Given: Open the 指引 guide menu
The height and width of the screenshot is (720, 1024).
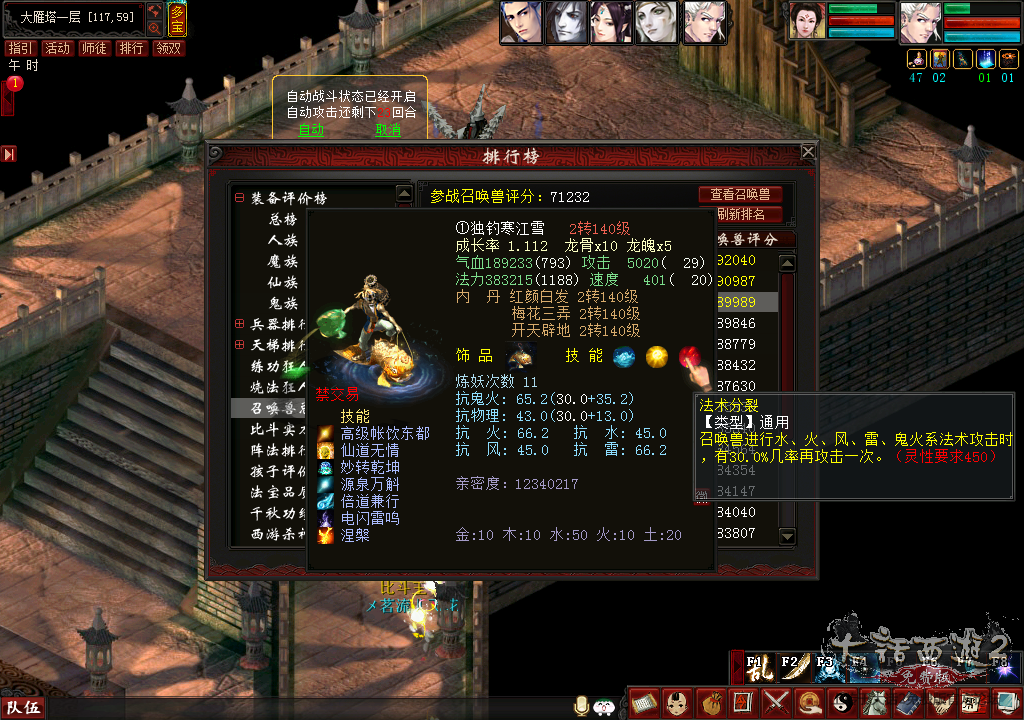Looking at the screenshot, I should click(x=20, y=48).
